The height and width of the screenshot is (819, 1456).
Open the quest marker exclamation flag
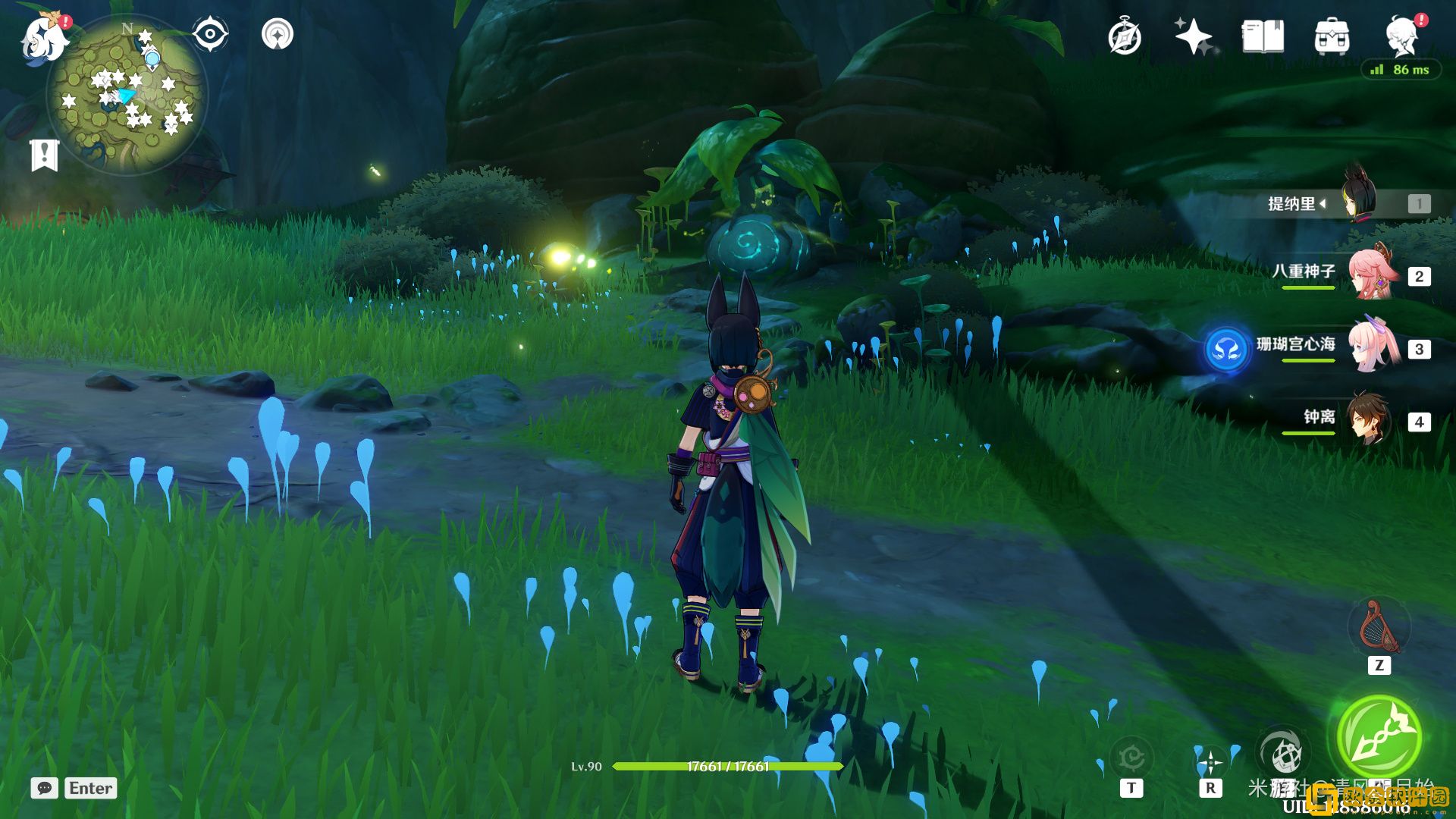click(44, 155)
